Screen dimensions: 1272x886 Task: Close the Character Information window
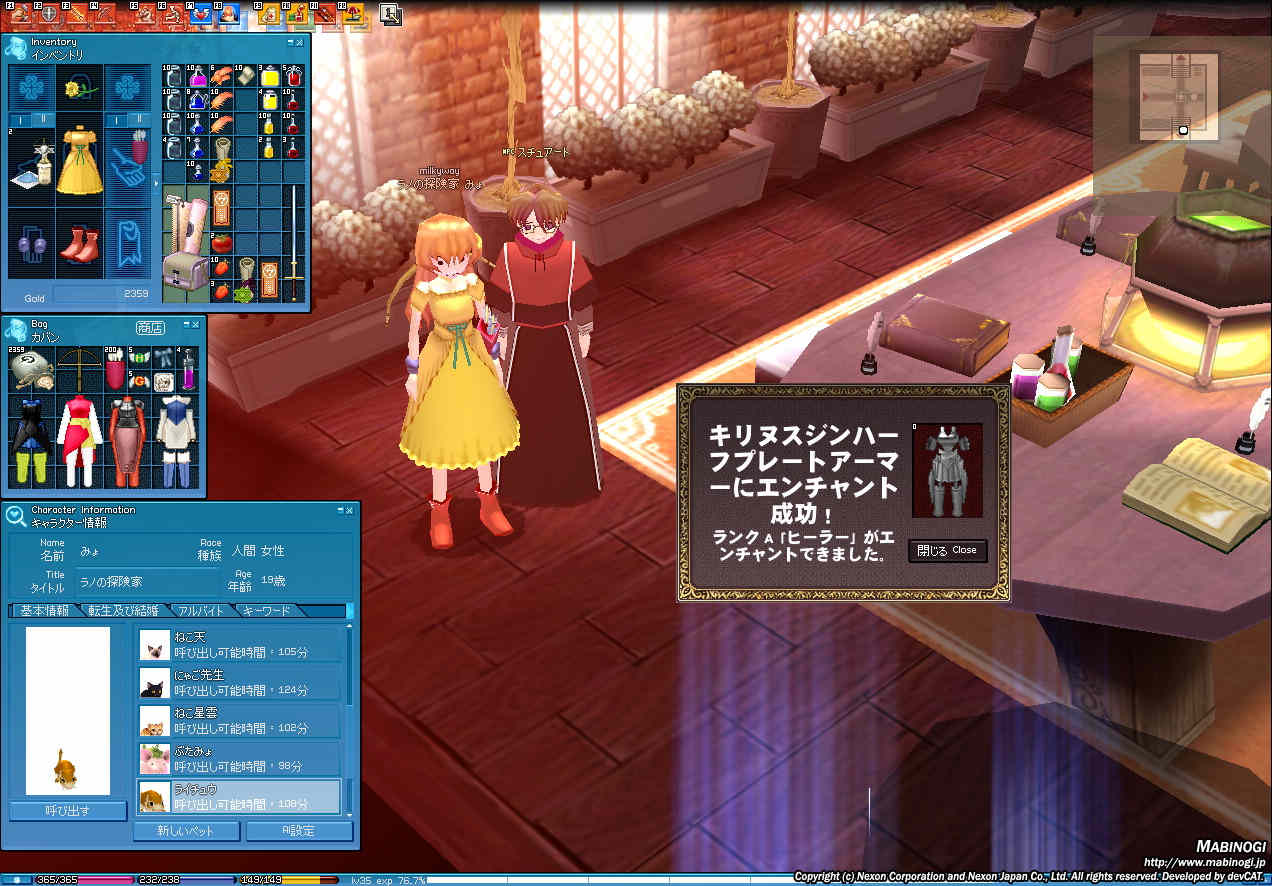(349, 511)
